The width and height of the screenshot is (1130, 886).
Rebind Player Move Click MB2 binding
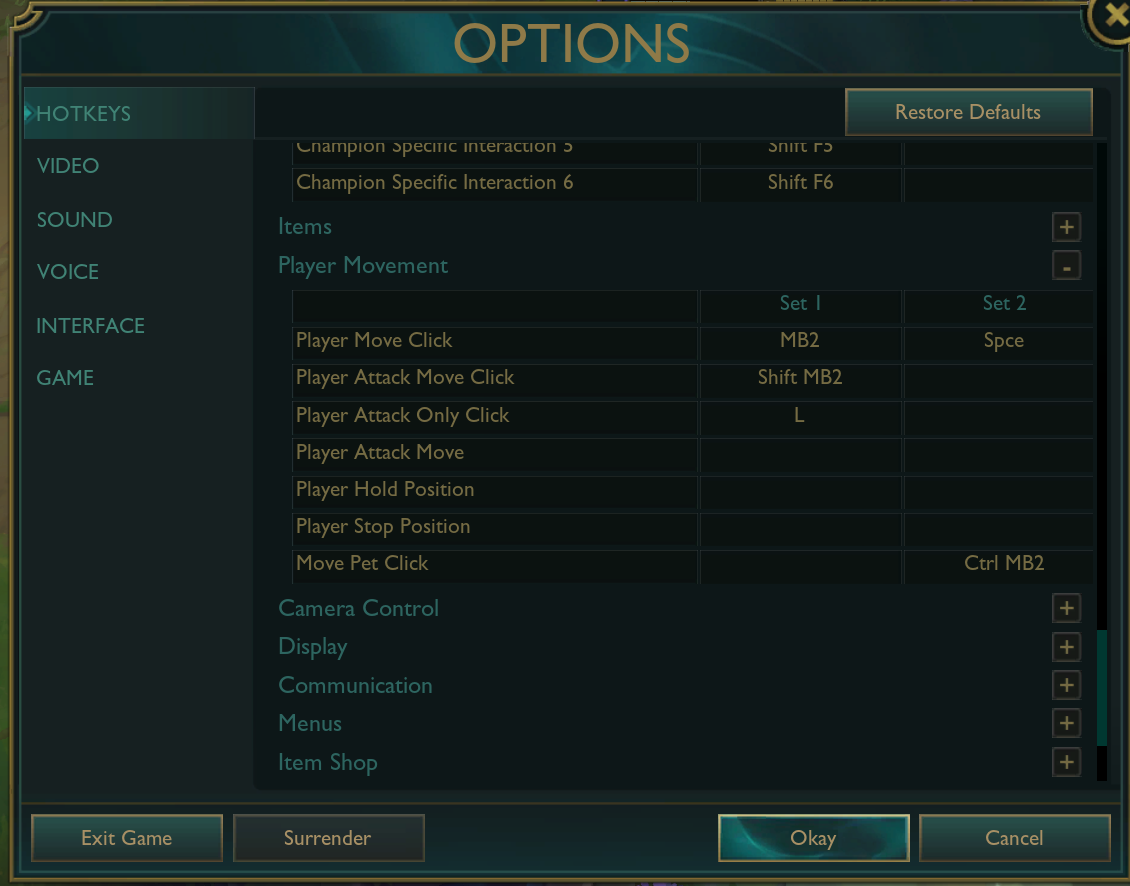click(x=800, y=341)
